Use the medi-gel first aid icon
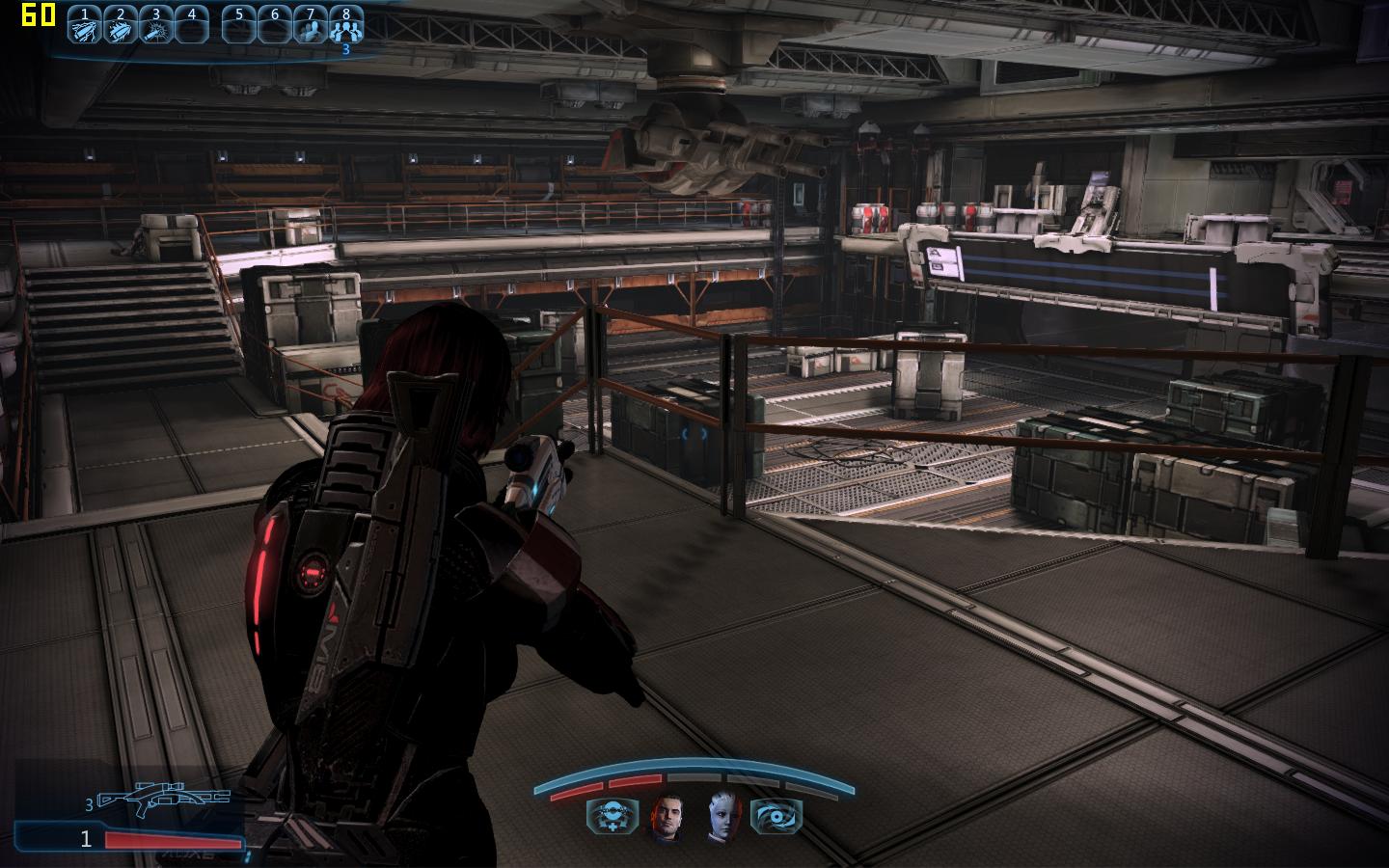 click(x=613, y=817)
